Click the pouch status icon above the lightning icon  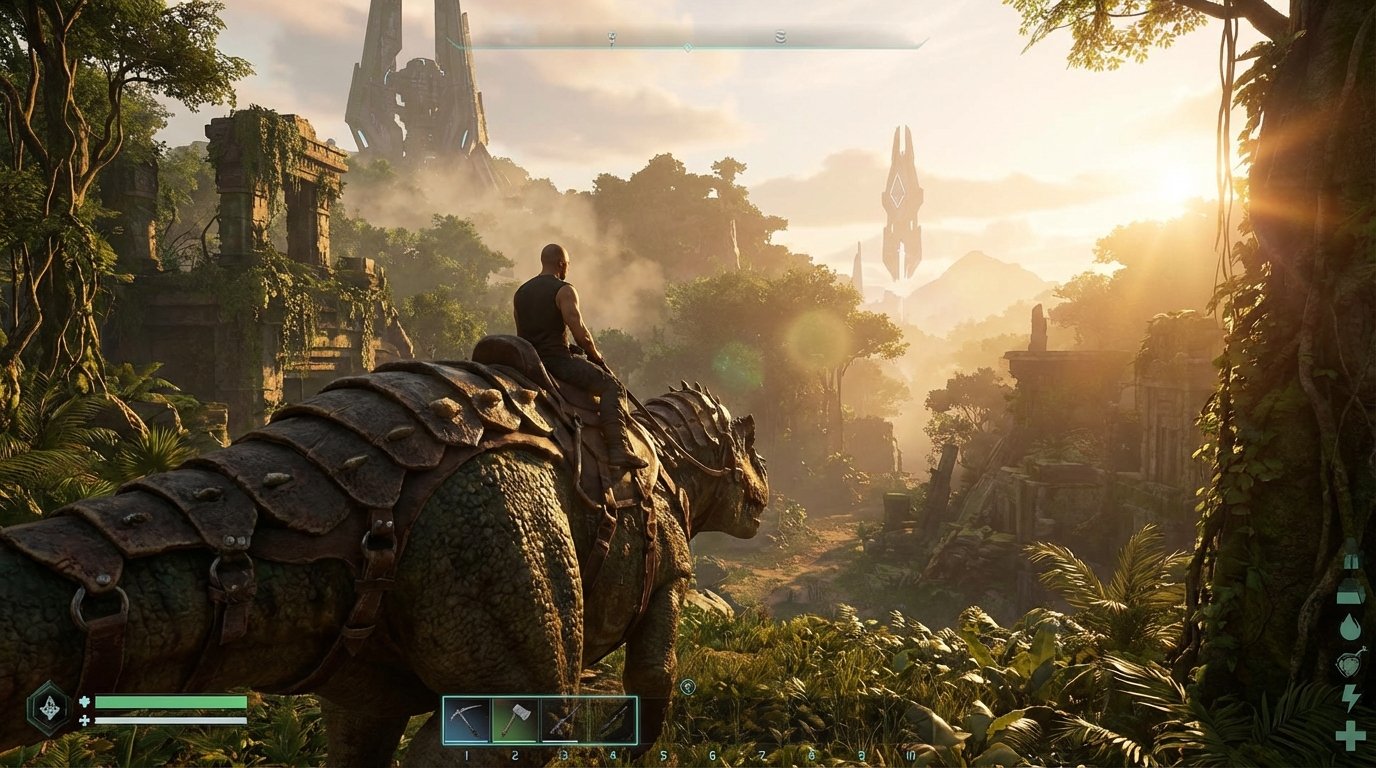tap(1350, 661)
